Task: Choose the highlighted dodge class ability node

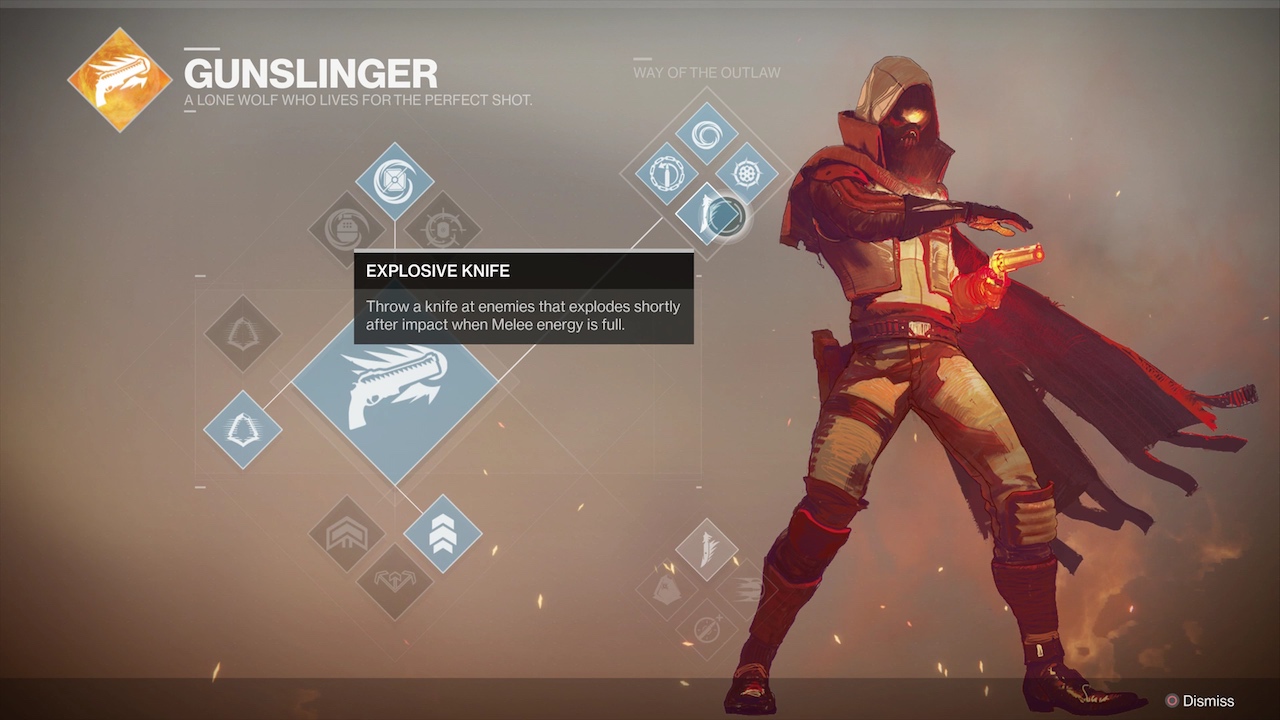Action: pyautogui.click(x=242, y=430)
